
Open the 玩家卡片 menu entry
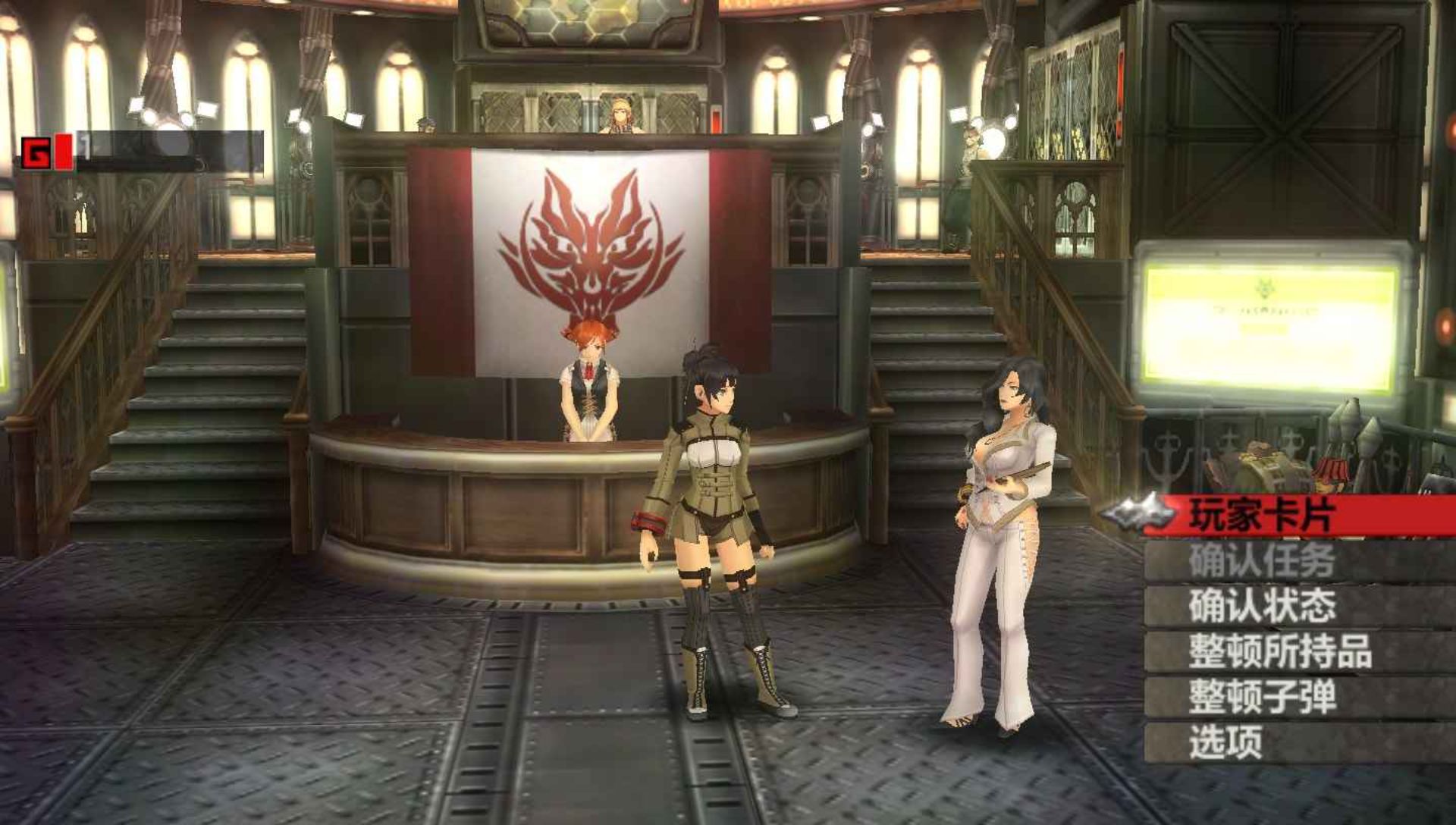point(1262,516)
